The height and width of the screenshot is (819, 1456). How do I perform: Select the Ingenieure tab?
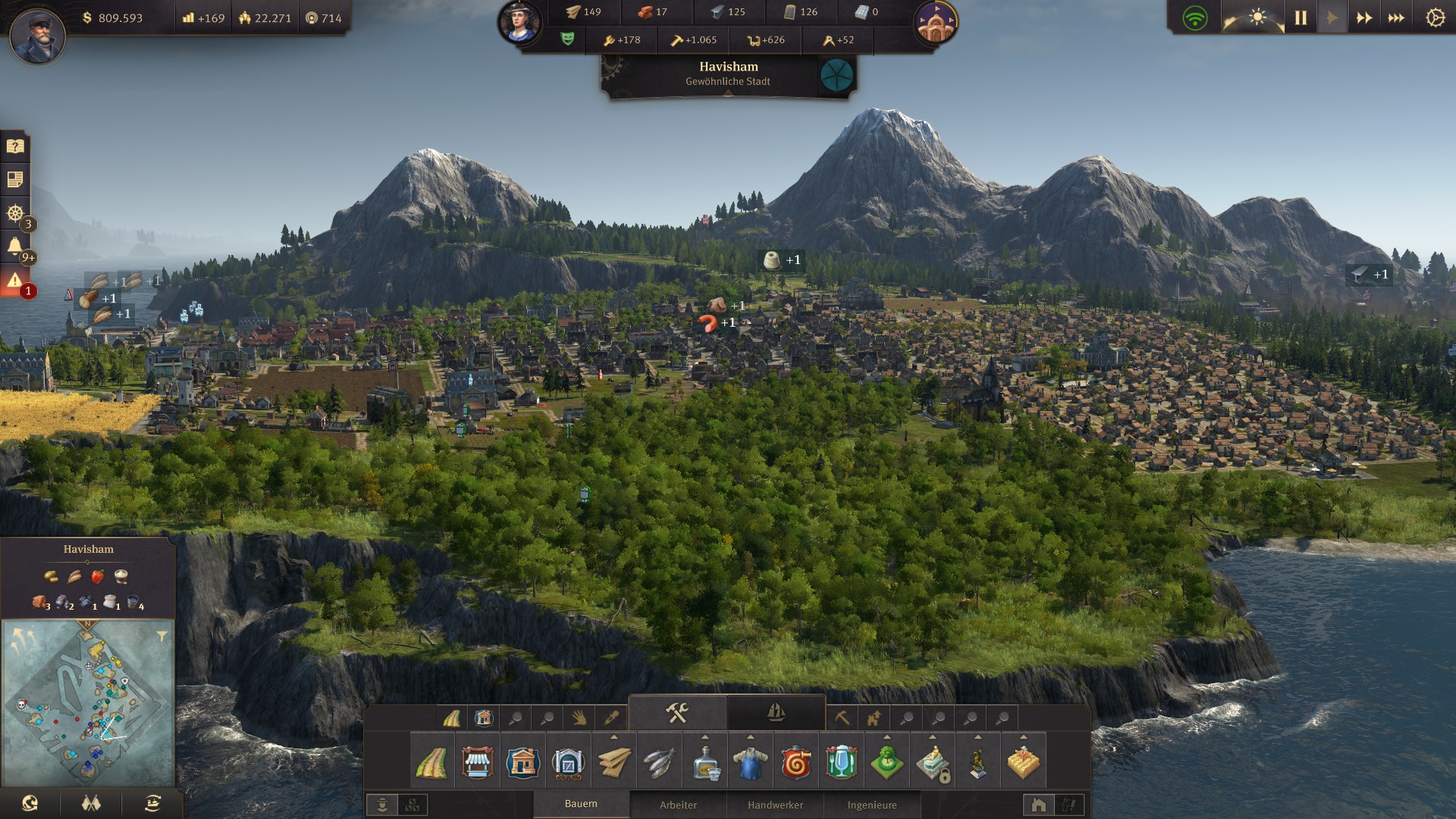(872, 805)
